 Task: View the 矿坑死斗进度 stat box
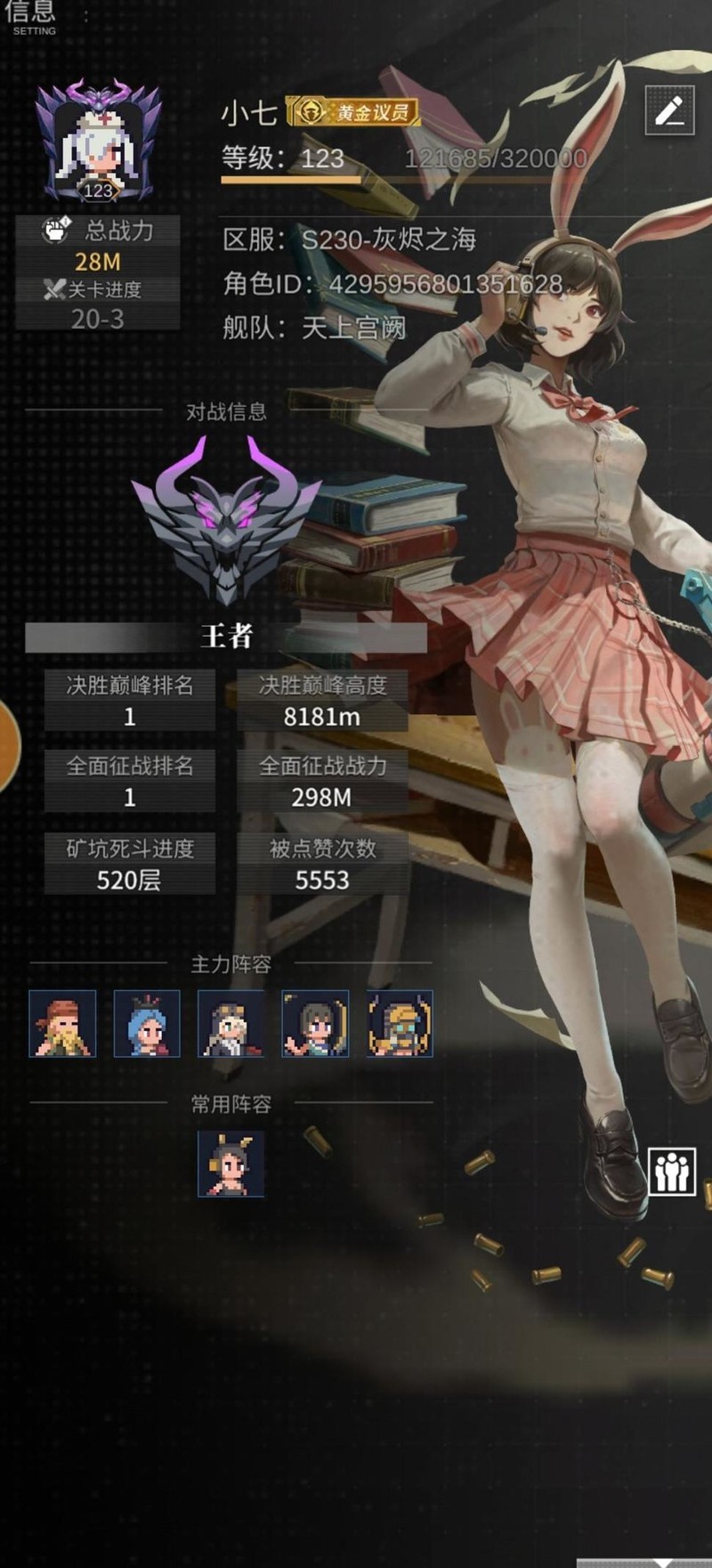click(130, 864)
